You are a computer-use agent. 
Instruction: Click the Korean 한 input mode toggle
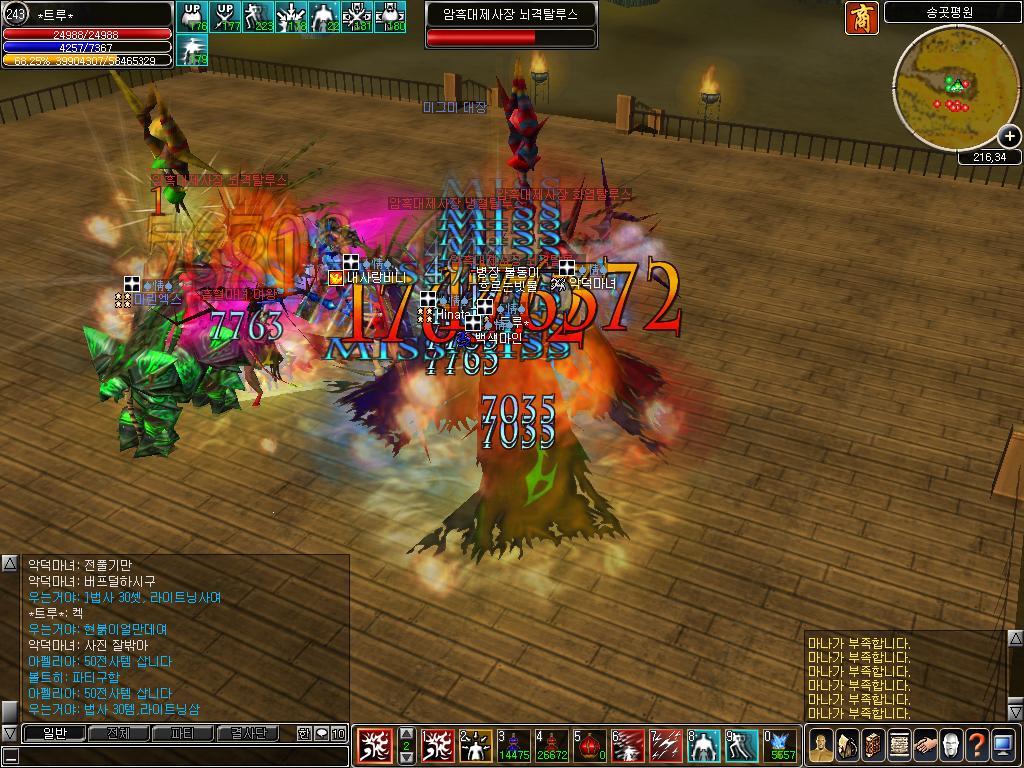304,734
